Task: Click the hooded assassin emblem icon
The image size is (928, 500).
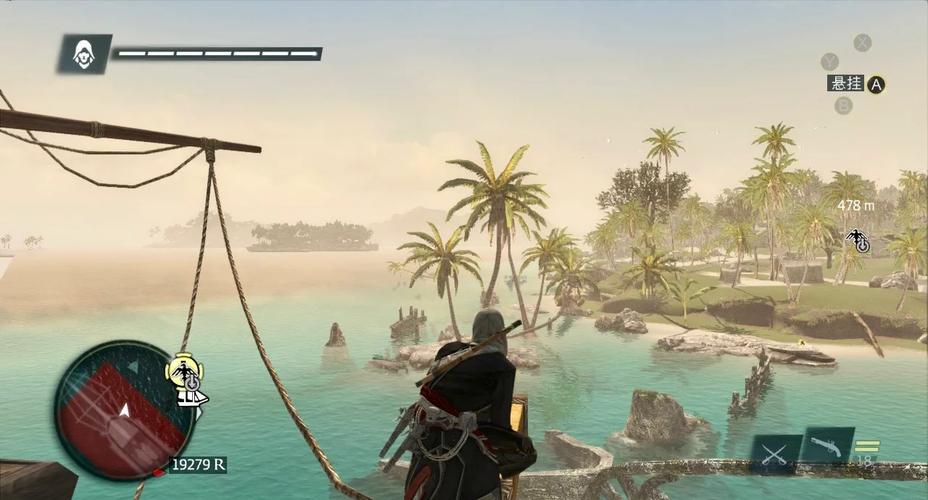Action: point(84,54)
